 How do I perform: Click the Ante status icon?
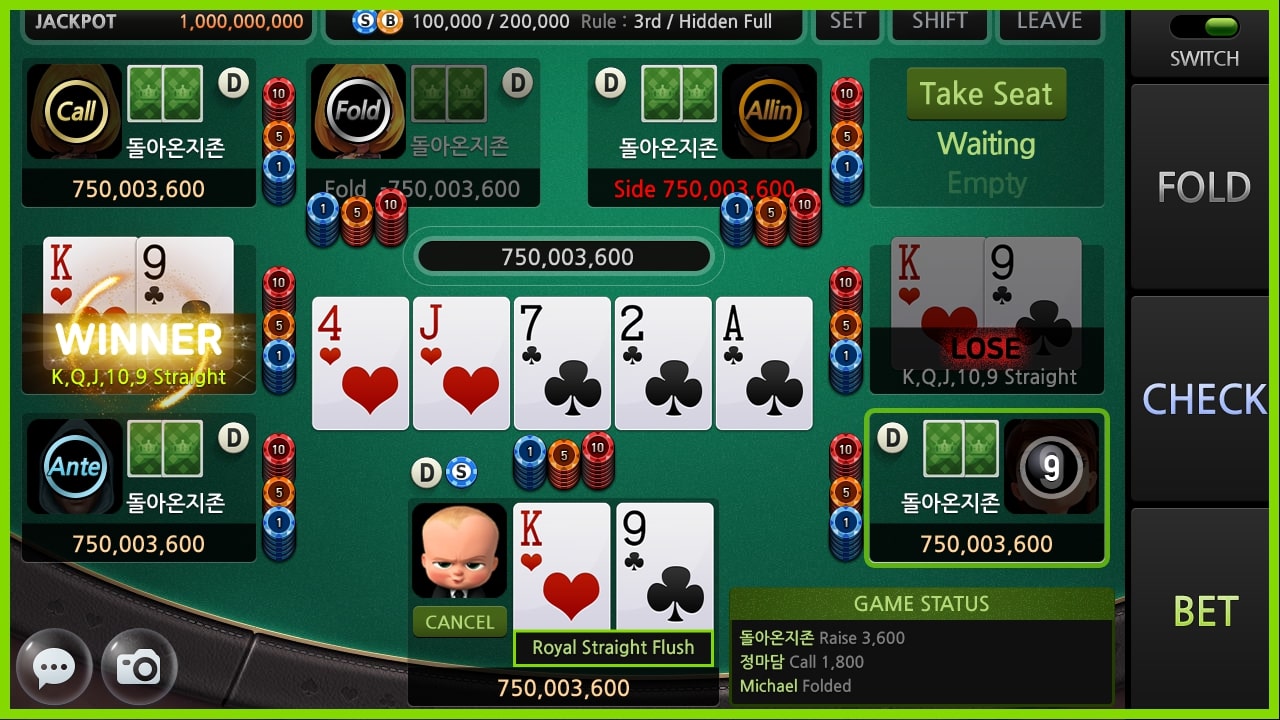(x=74, y=466)
